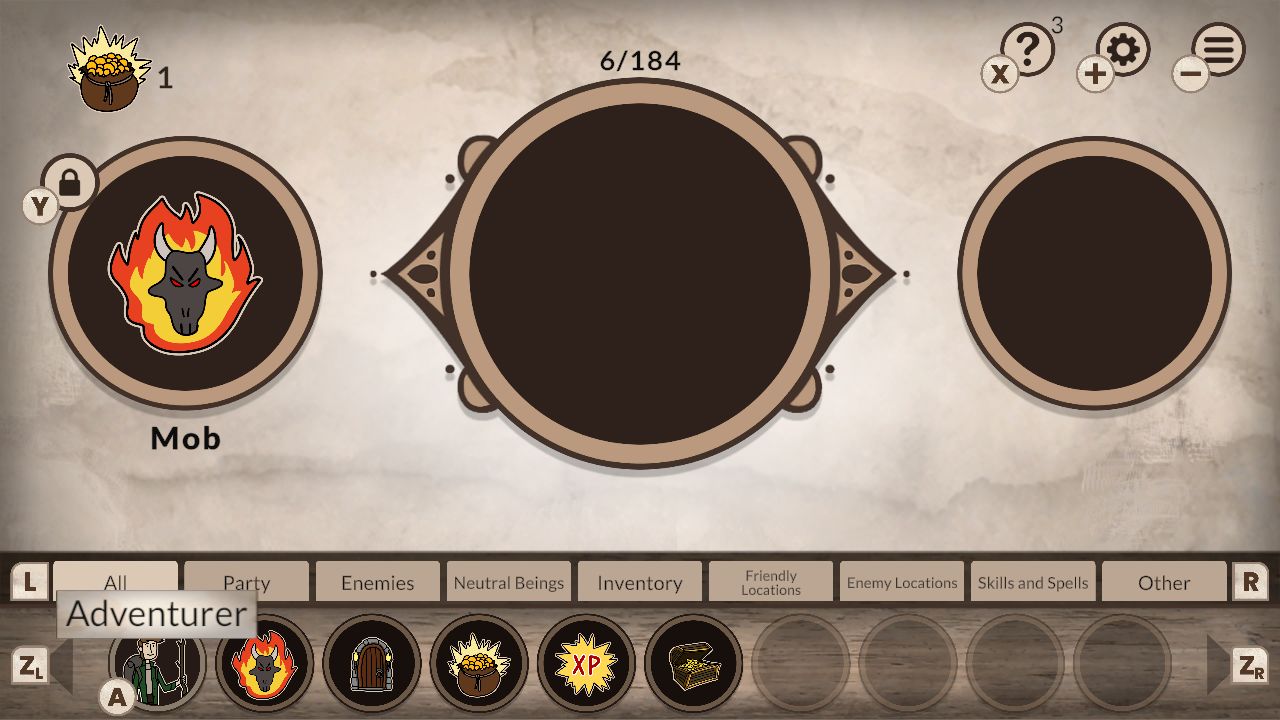Screen dimensions: 1280x720
Task: Switch to the Enemies tab
Action: [x=376, y=581]
